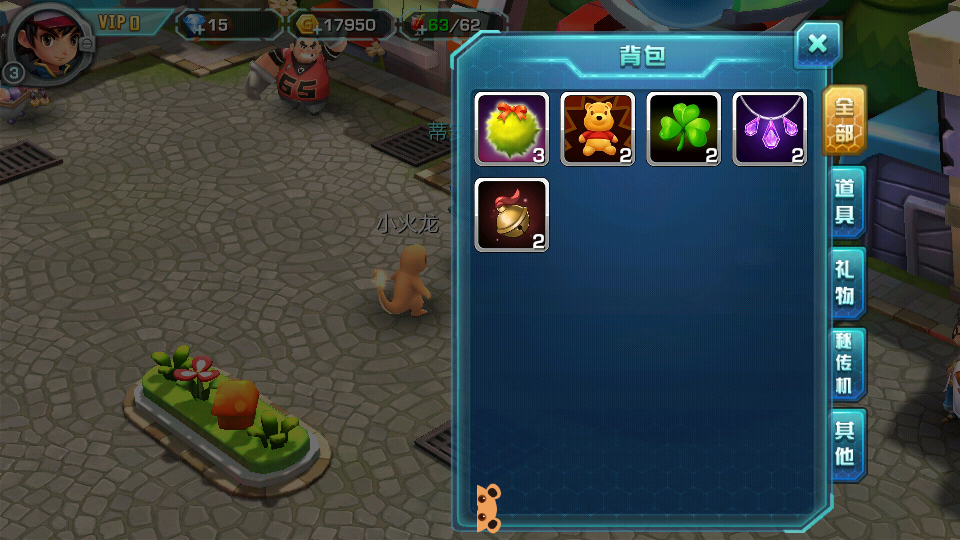Refill stamina via the red drink counter

[418, 26]
